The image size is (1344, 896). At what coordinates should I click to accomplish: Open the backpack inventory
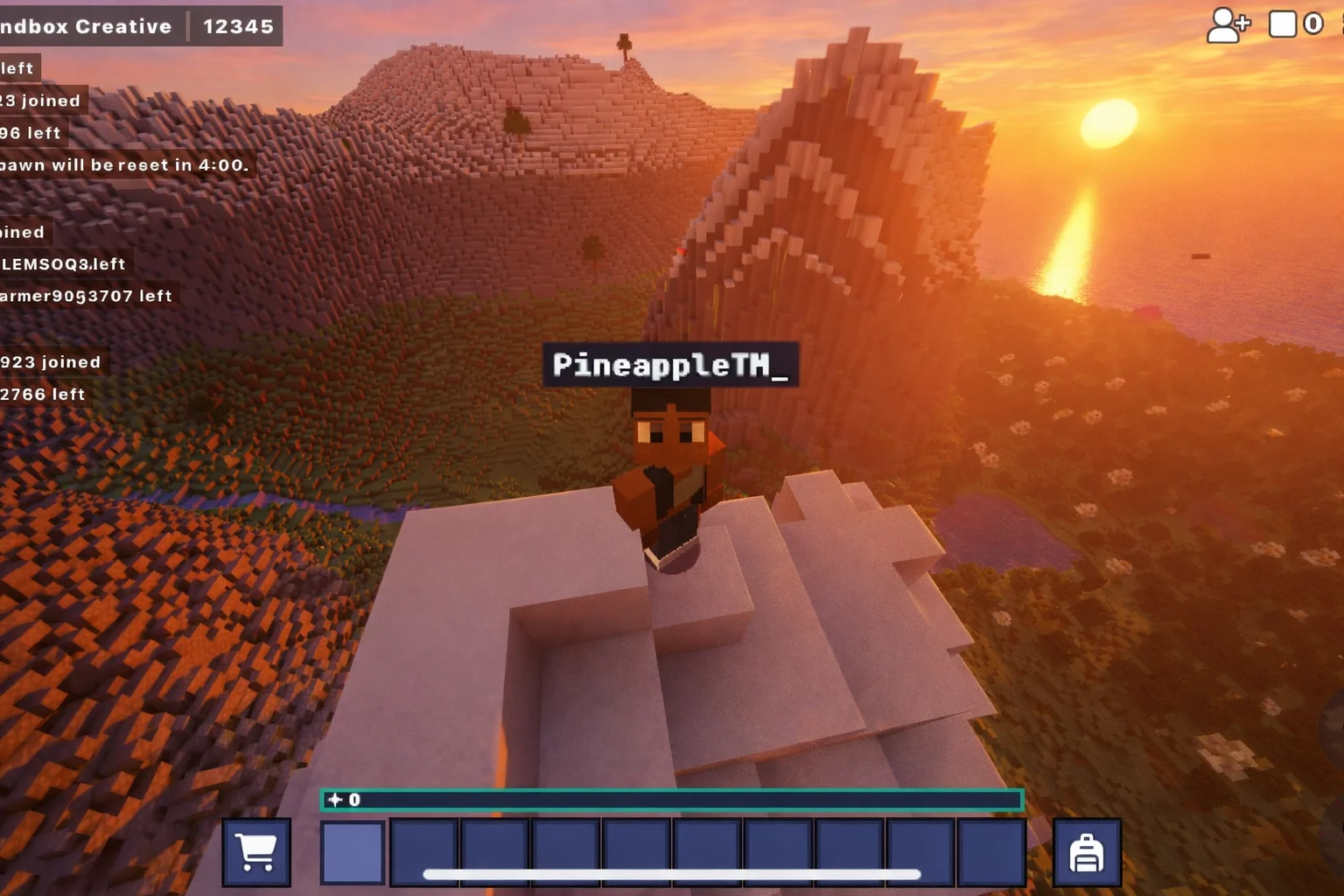(x=1087, y=852)
